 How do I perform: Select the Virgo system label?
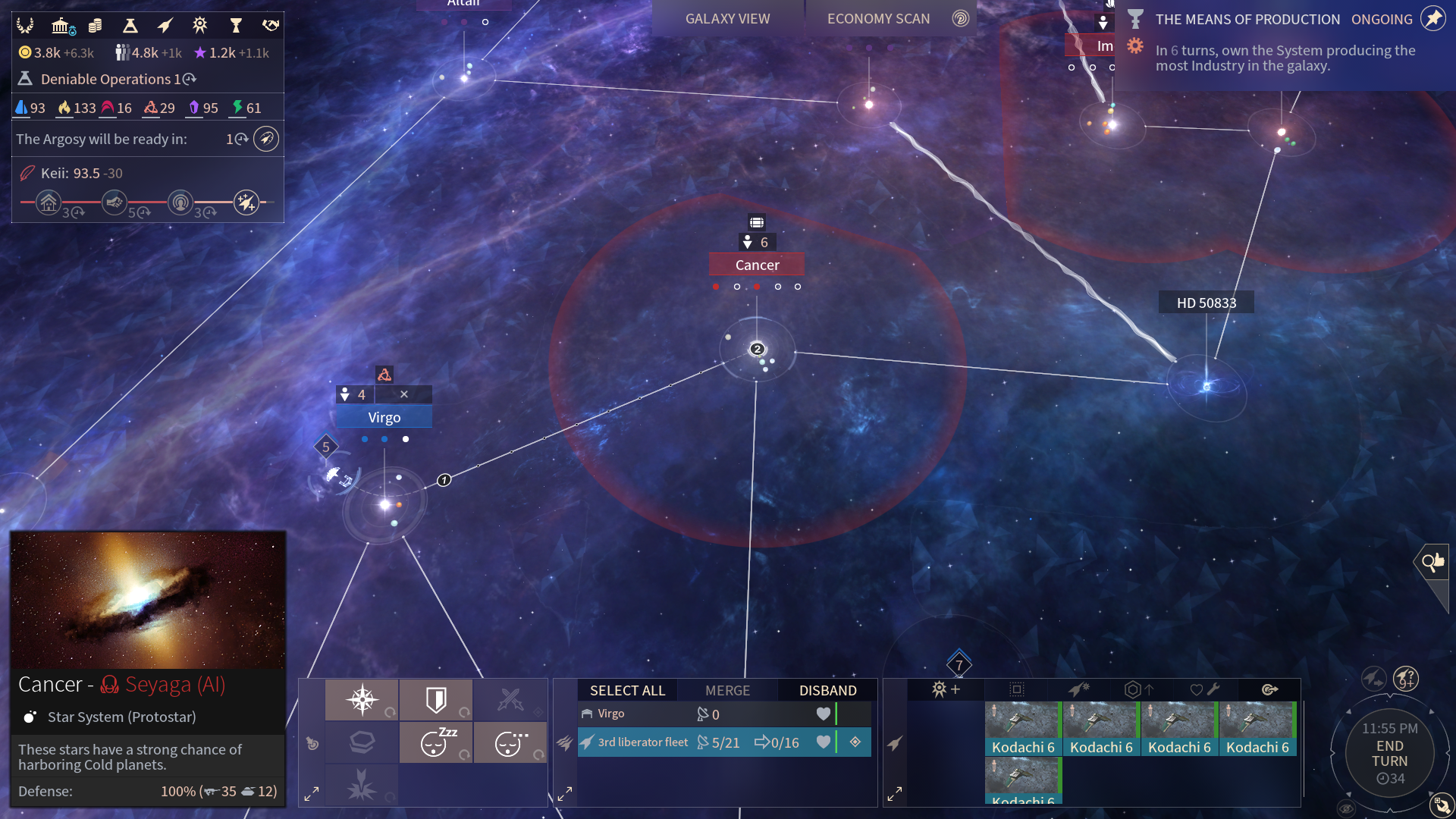click(x=384, y=417)
